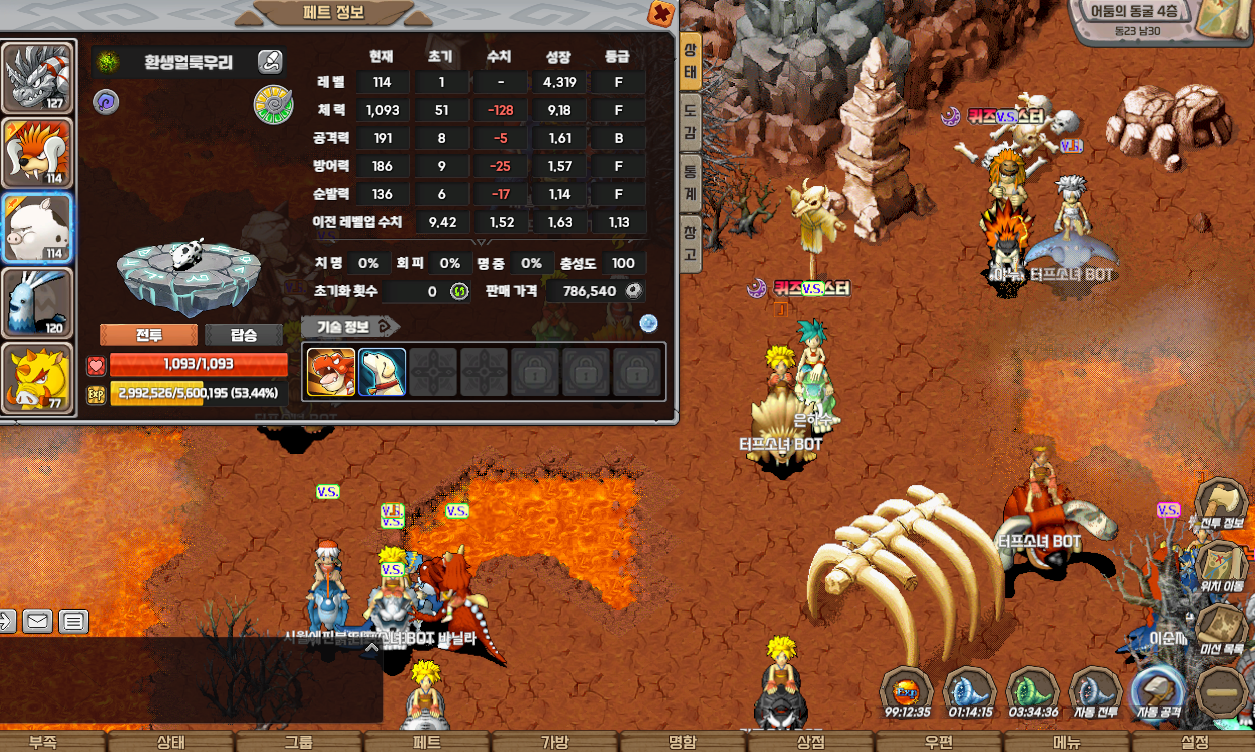Select the red dinosaur skill icon
This screenshot has width=1255, height=752.
pos(331,372)
